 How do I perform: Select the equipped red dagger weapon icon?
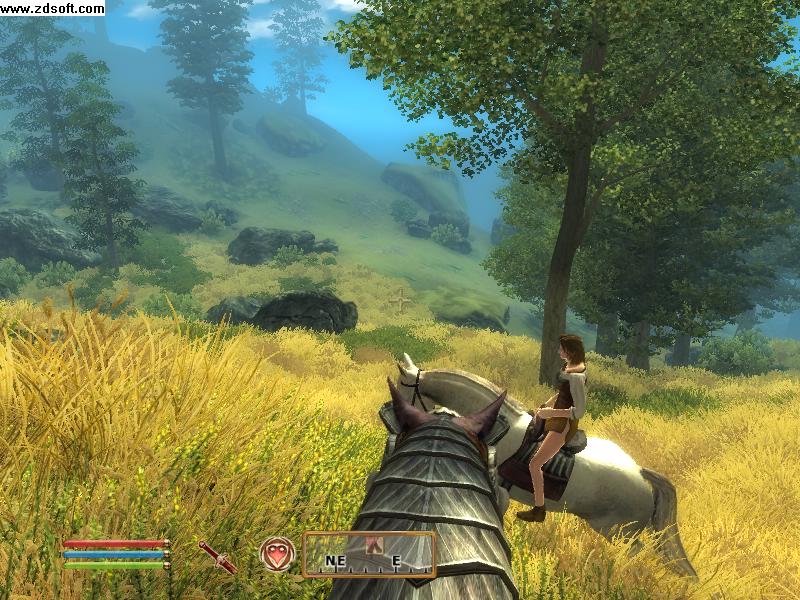pyautogui.click(x=217, y=556)
